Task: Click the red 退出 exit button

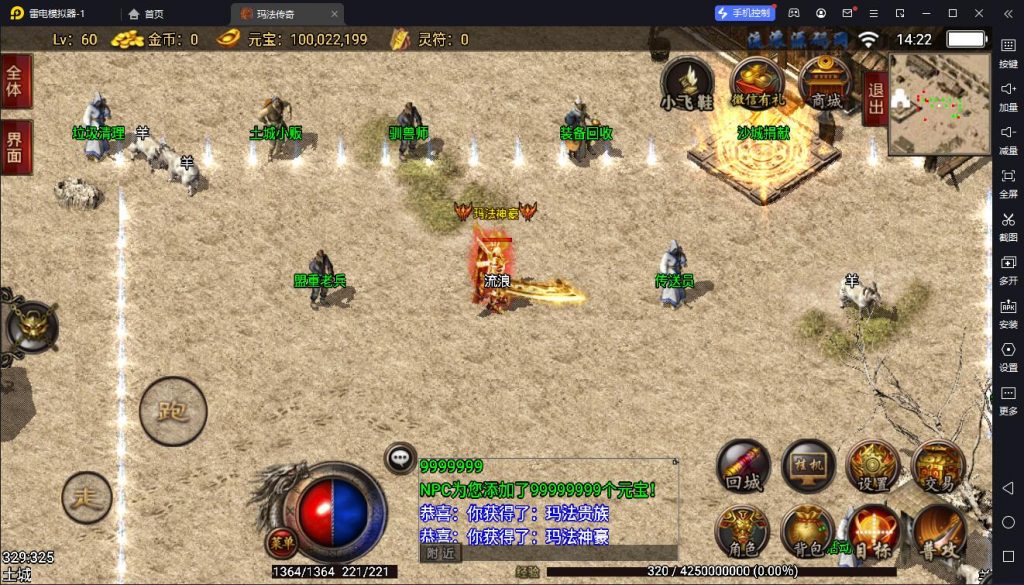Action: click(x=876, y=98)
